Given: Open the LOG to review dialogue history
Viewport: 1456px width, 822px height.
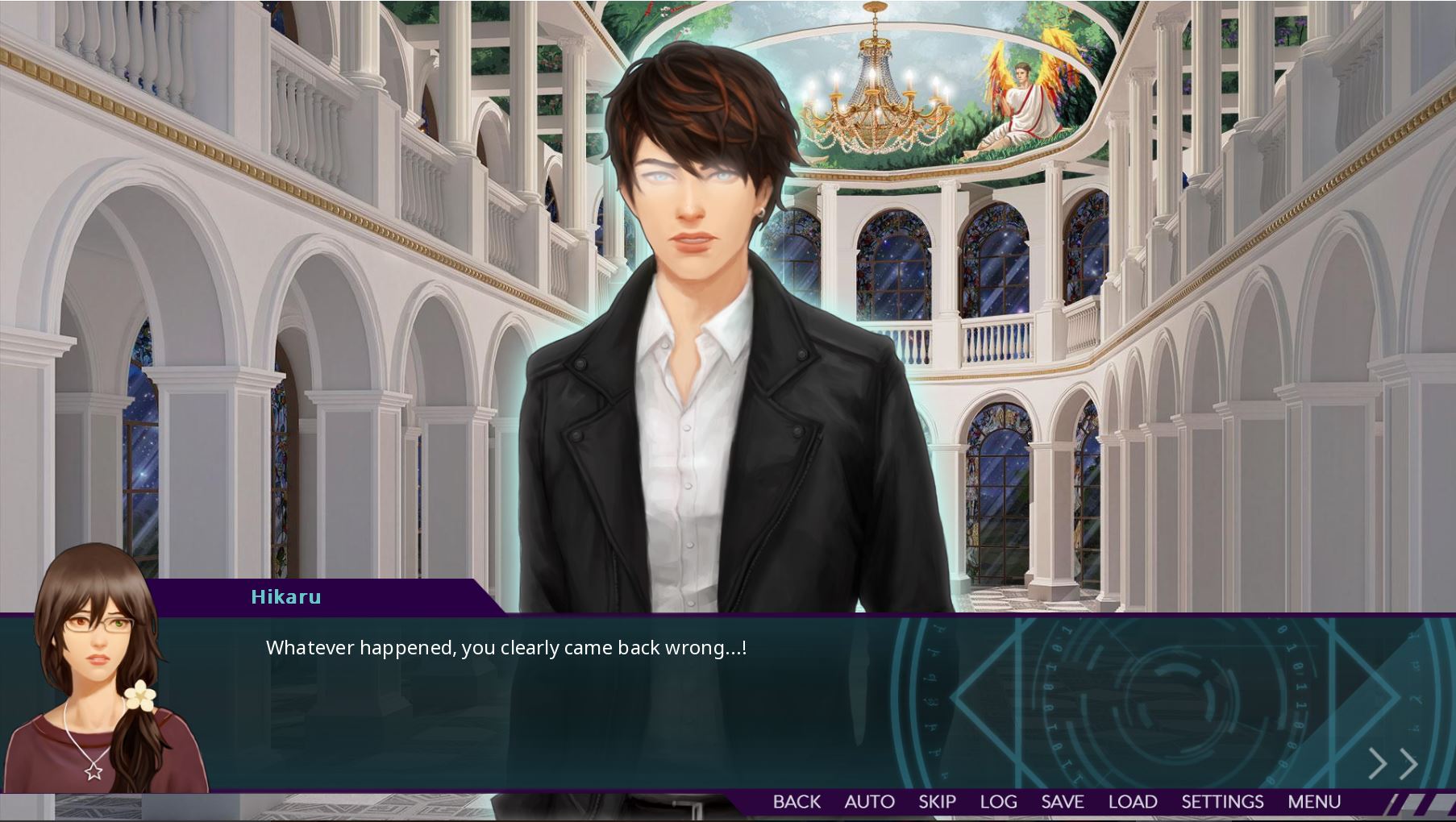Looking at the screenshot, I should click(x=999, y=801).
